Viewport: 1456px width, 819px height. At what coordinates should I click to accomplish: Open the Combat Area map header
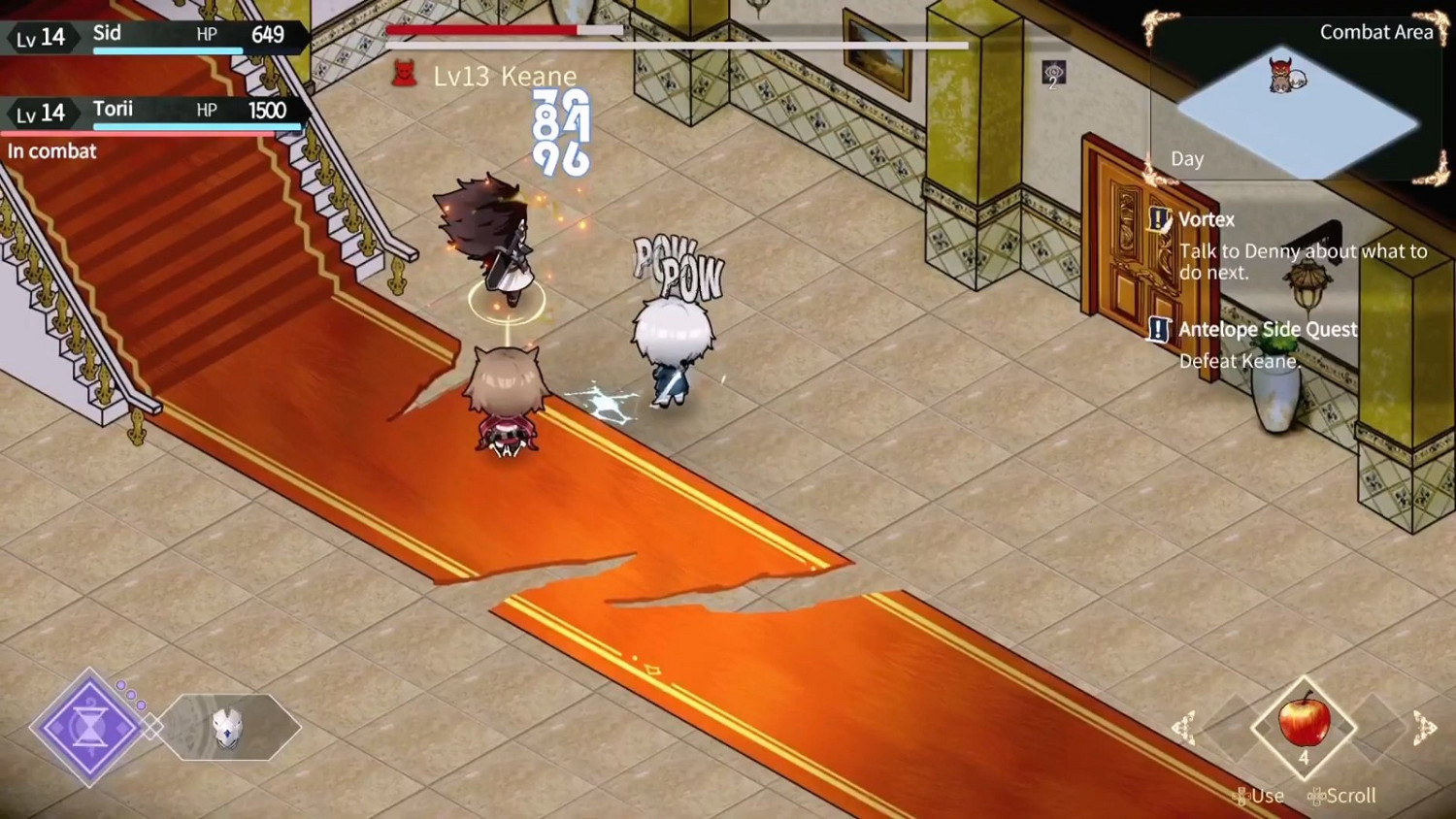pos(1375,32)
